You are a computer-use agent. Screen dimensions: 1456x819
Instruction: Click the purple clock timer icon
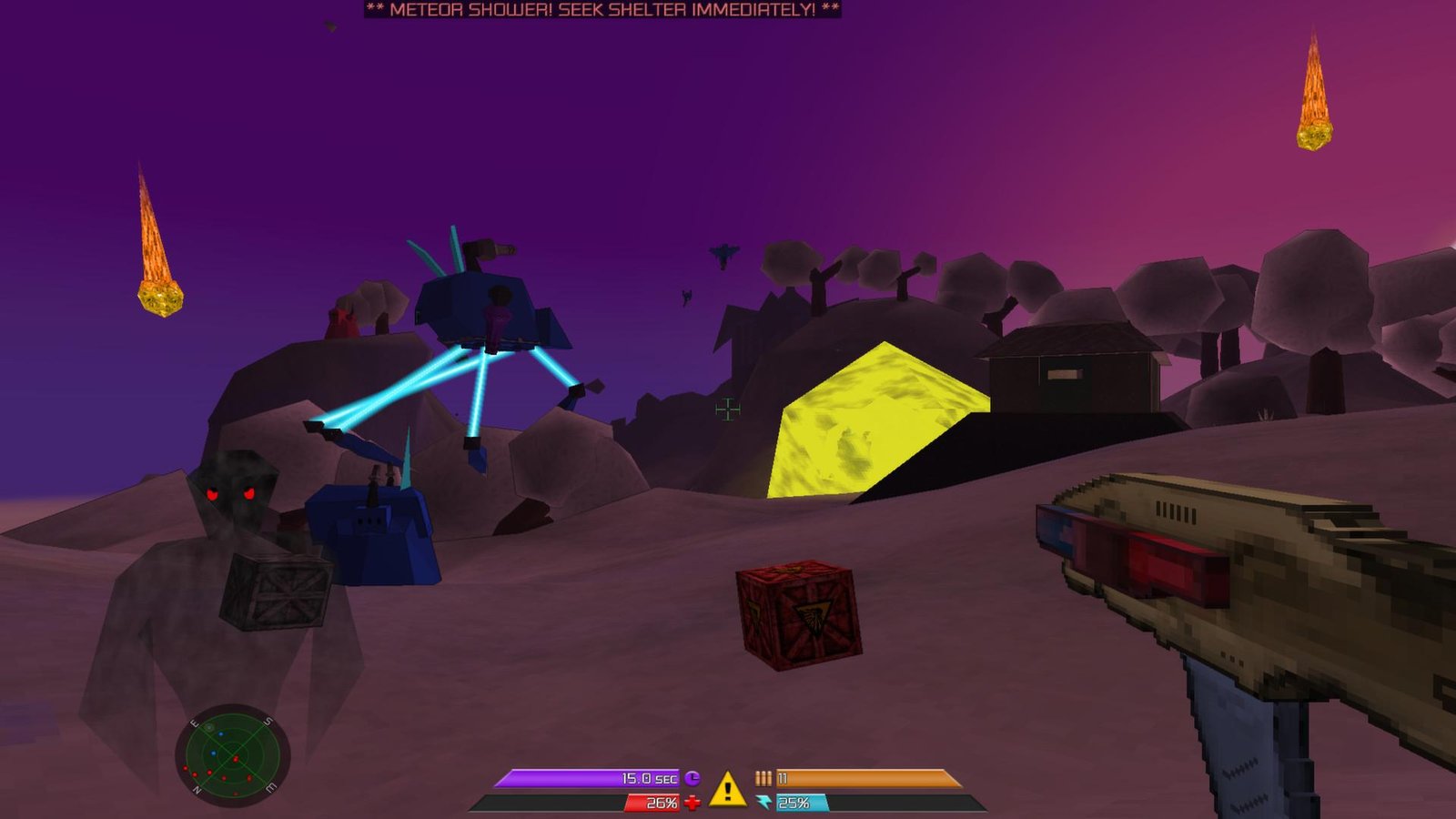tap(692, 778)
